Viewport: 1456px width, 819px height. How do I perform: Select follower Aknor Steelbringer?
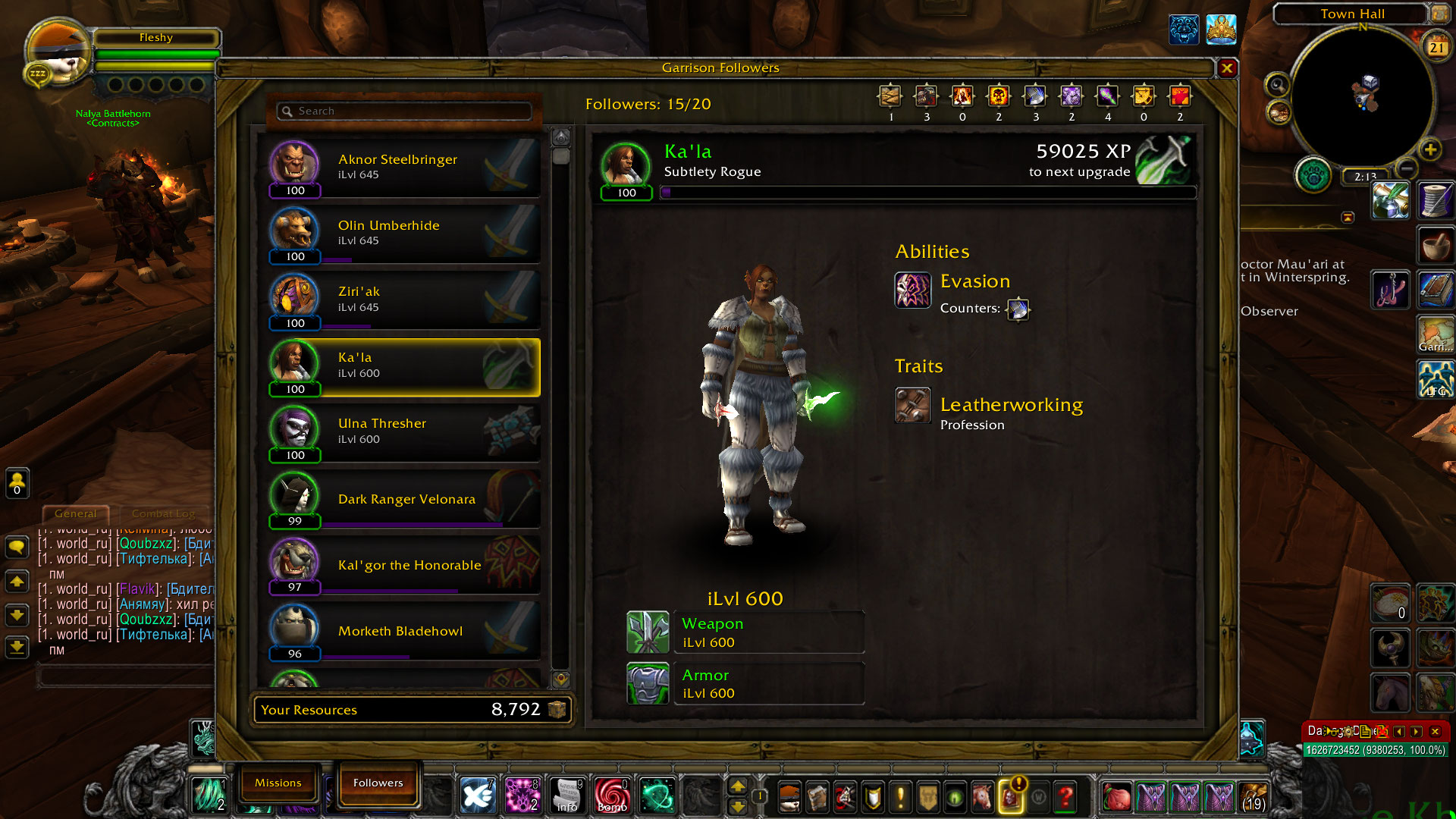click(403, 167)
